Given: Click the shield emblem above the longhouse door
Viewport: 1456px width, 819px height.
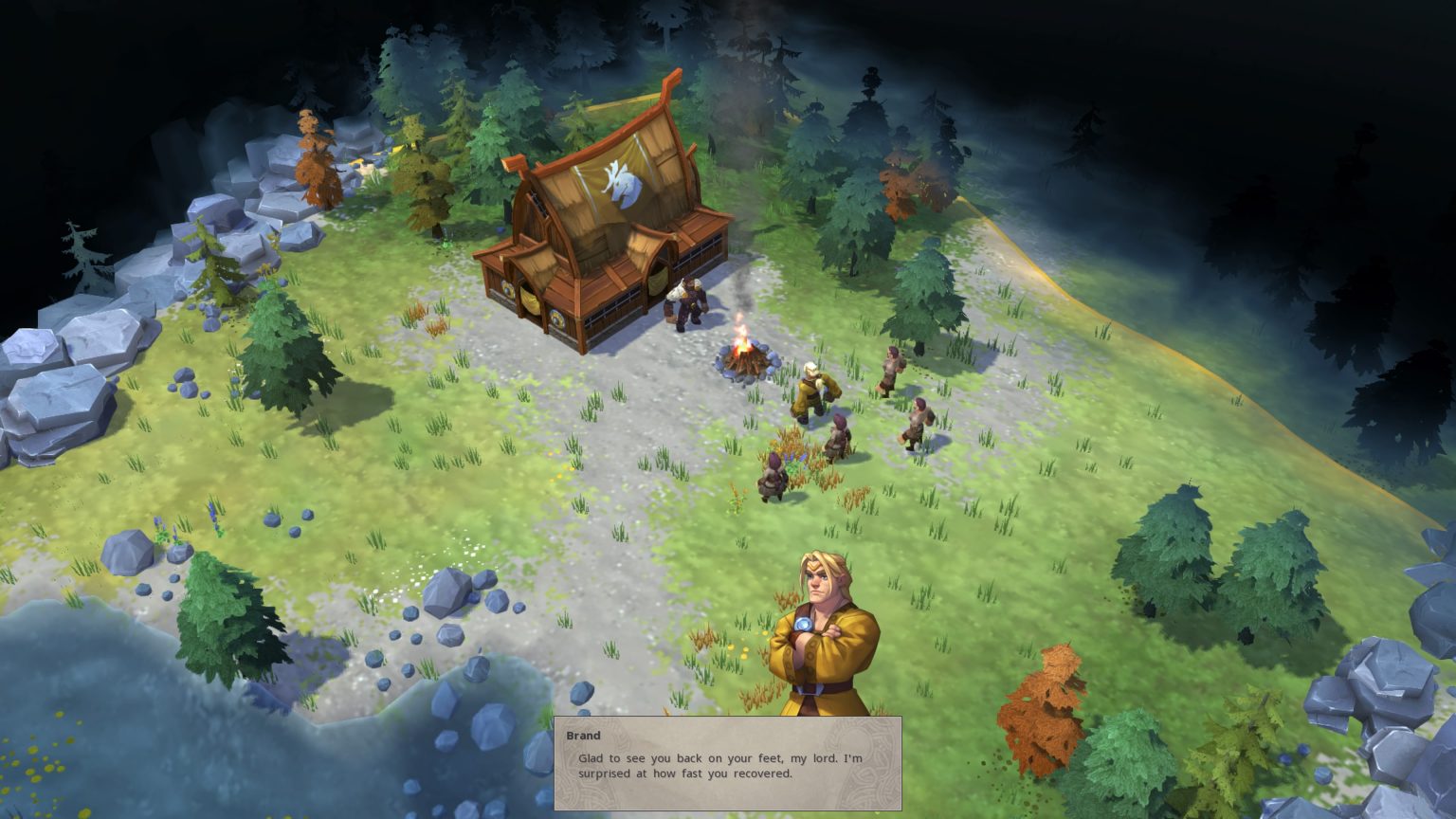Looking at the screenshot, I should click(556, 318).
